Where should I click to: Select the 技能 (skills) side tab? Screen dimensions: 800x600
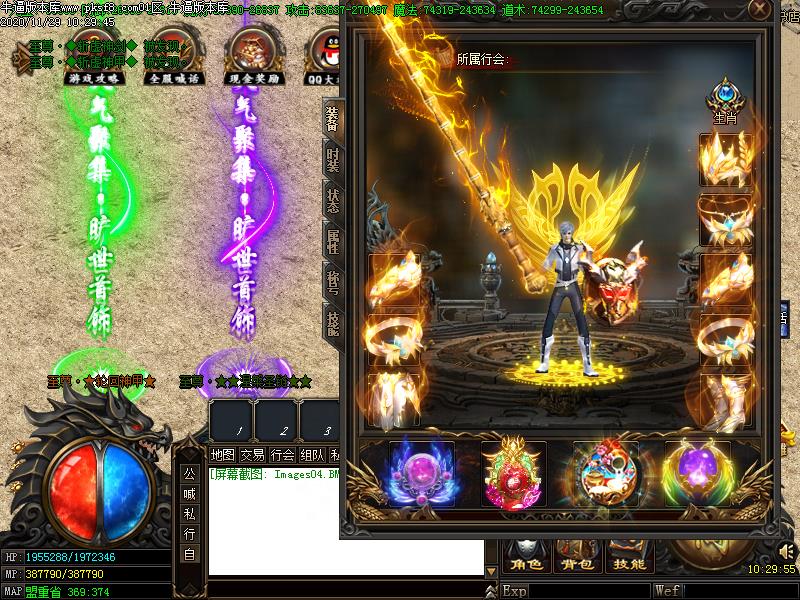[333, 320]
